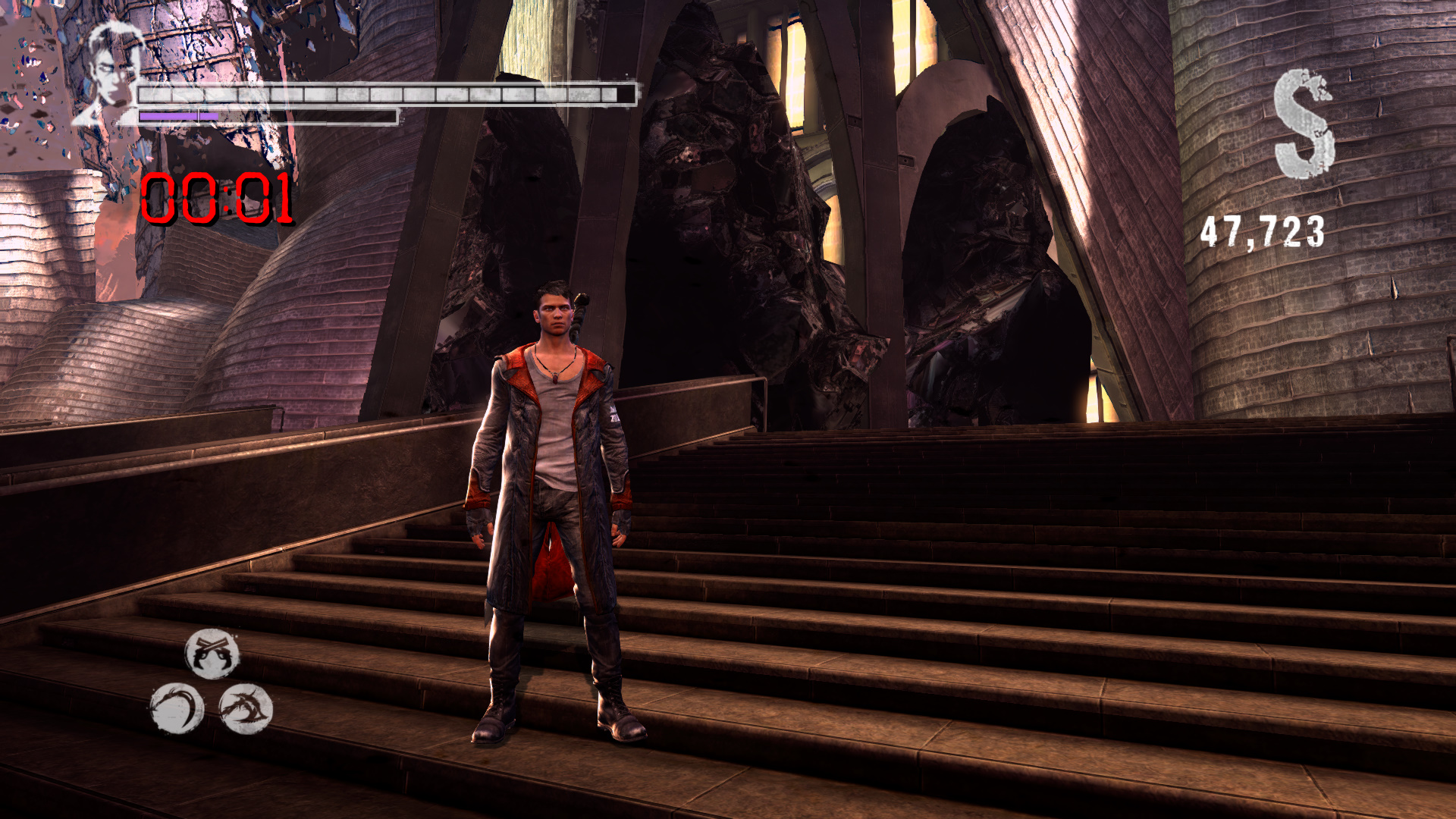
Task: Activate the Arbiter axe weapon icon
Action: tap(246, 709)
